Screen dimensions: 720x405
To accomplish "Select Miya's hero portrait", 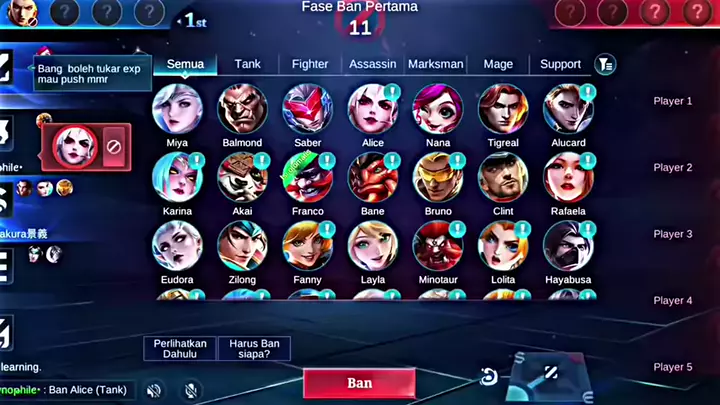I will coord(177,109).
